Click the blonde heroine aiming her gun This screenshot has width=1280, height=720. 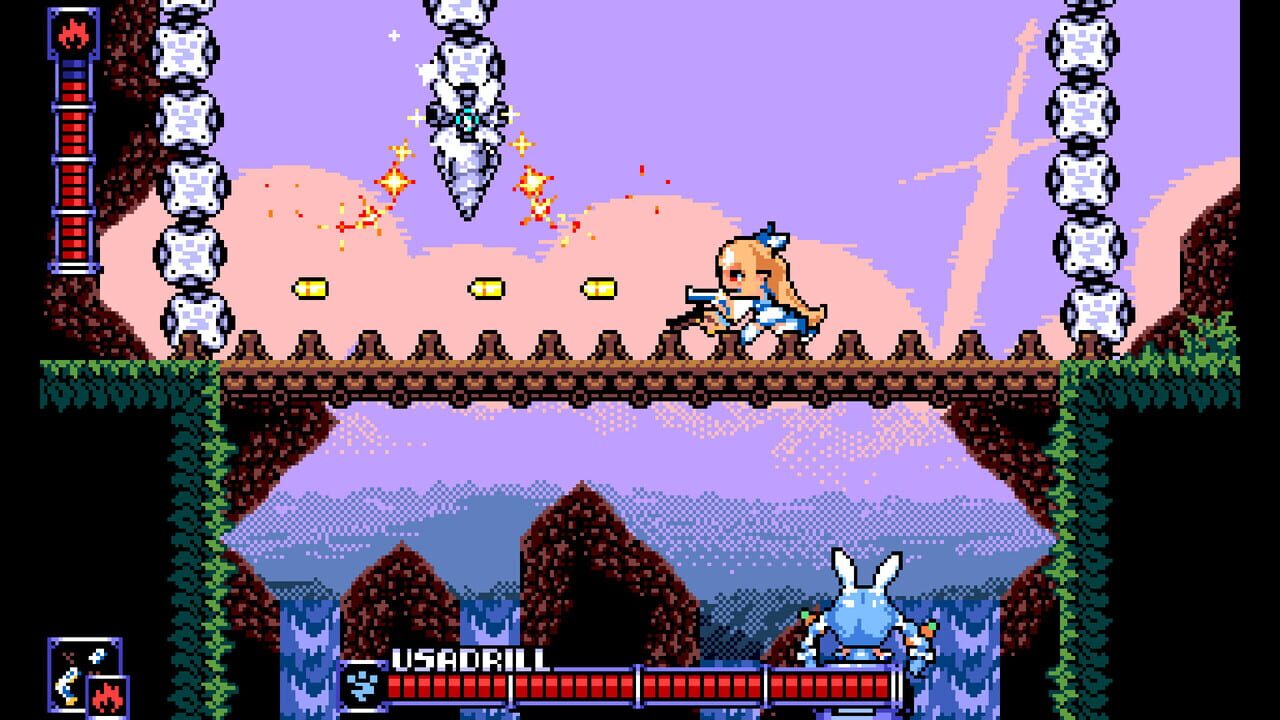[x=755, y=285]
